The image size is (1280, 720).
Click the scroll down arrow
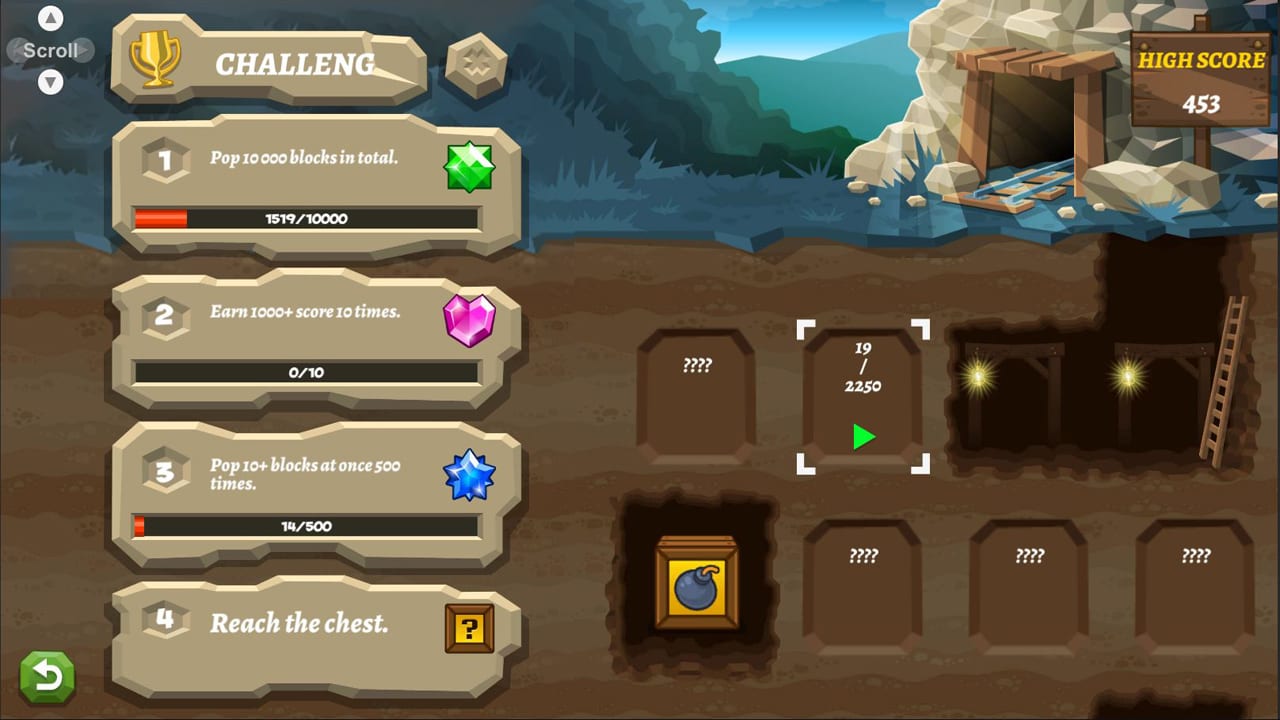pos(49,83)
